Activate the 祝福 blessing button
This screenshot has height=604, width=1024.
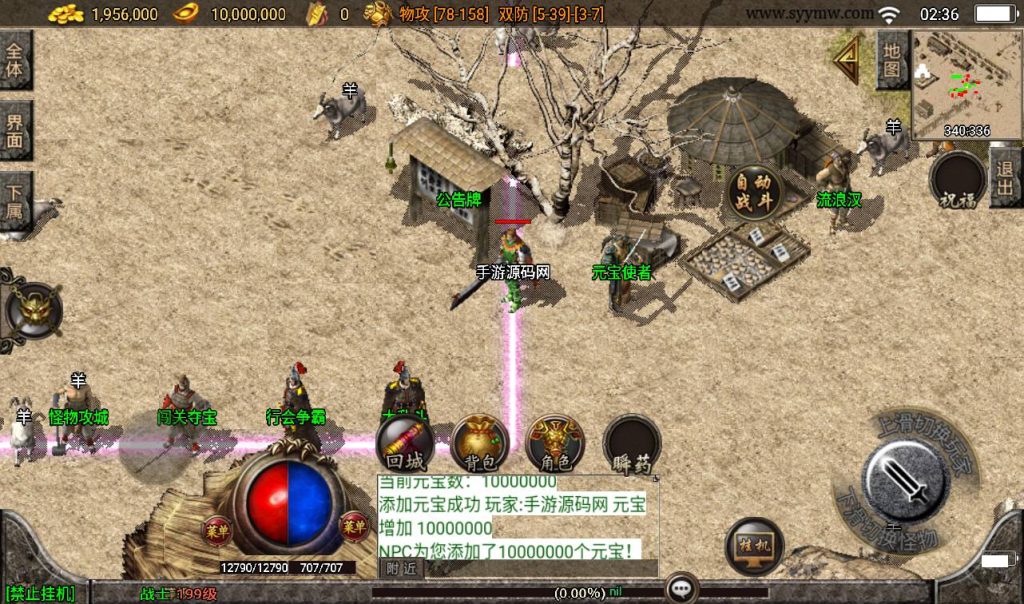click(957, 181)
